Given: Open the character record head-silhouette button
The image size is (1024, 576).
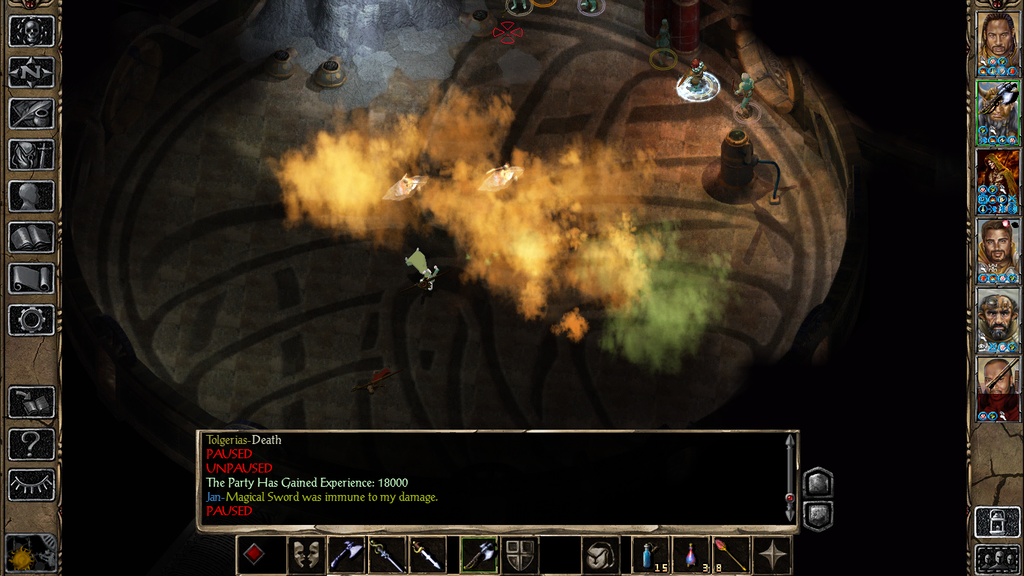Looking at the screenshot, I should click(31, 196).
